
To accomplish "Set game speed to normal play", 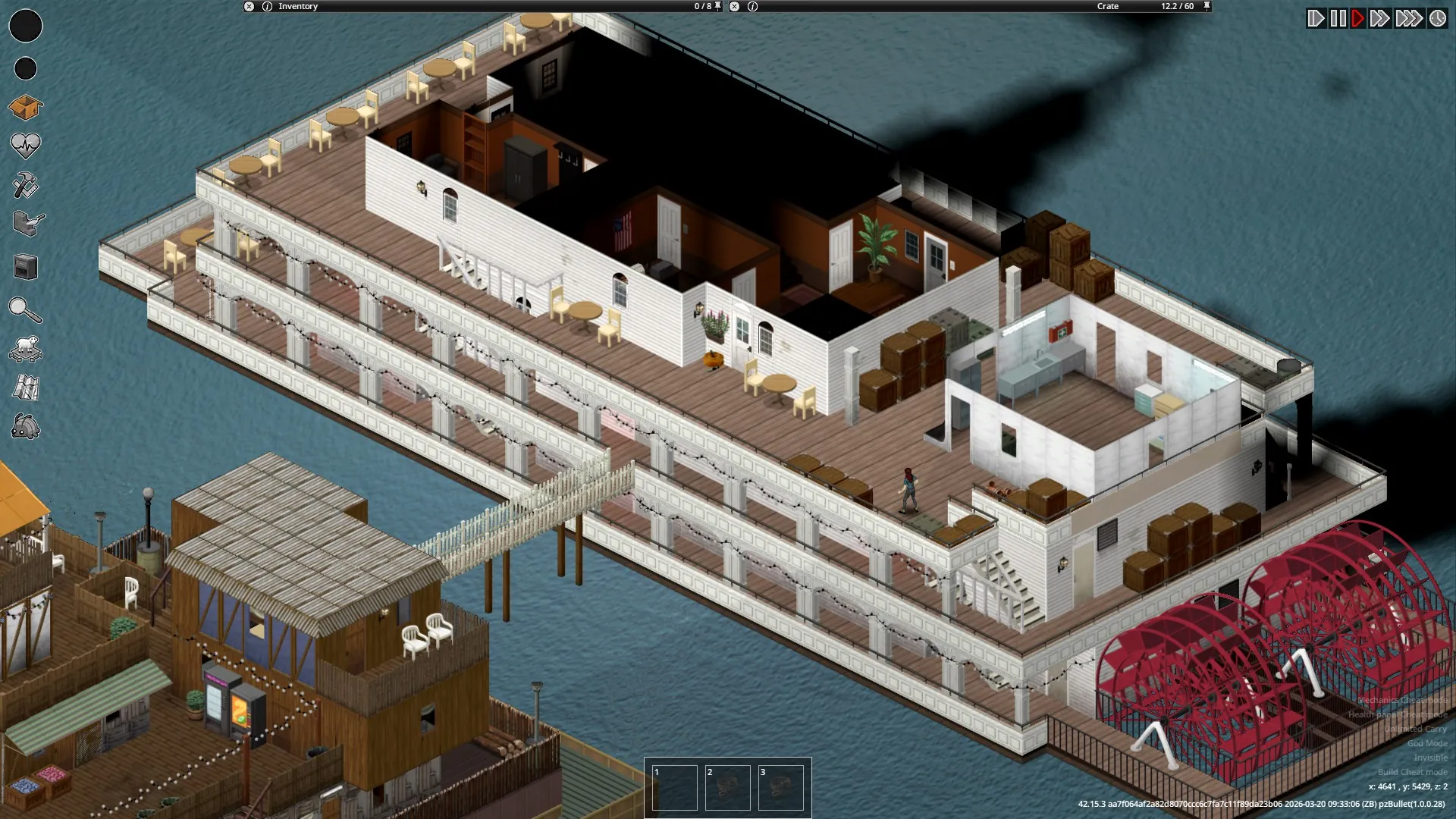I will (x=1358, y=18).
